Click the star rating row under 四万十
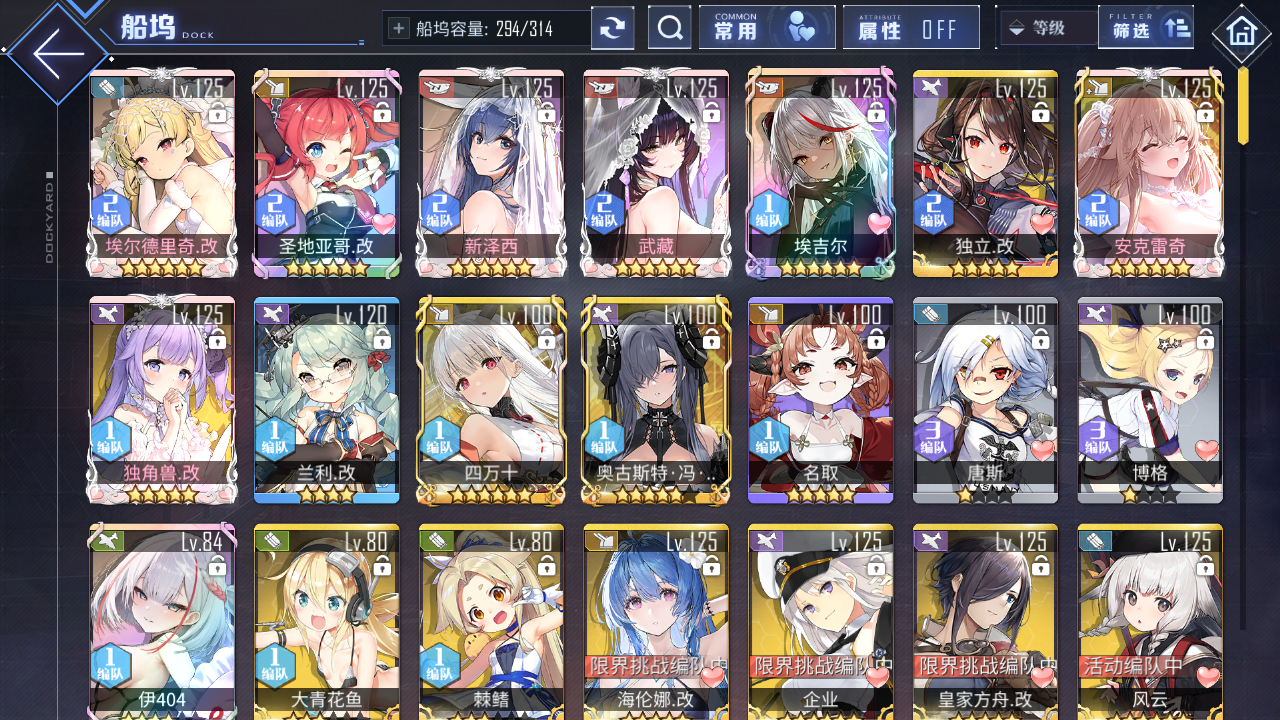The image size is (1280, 720). (490, 492)
